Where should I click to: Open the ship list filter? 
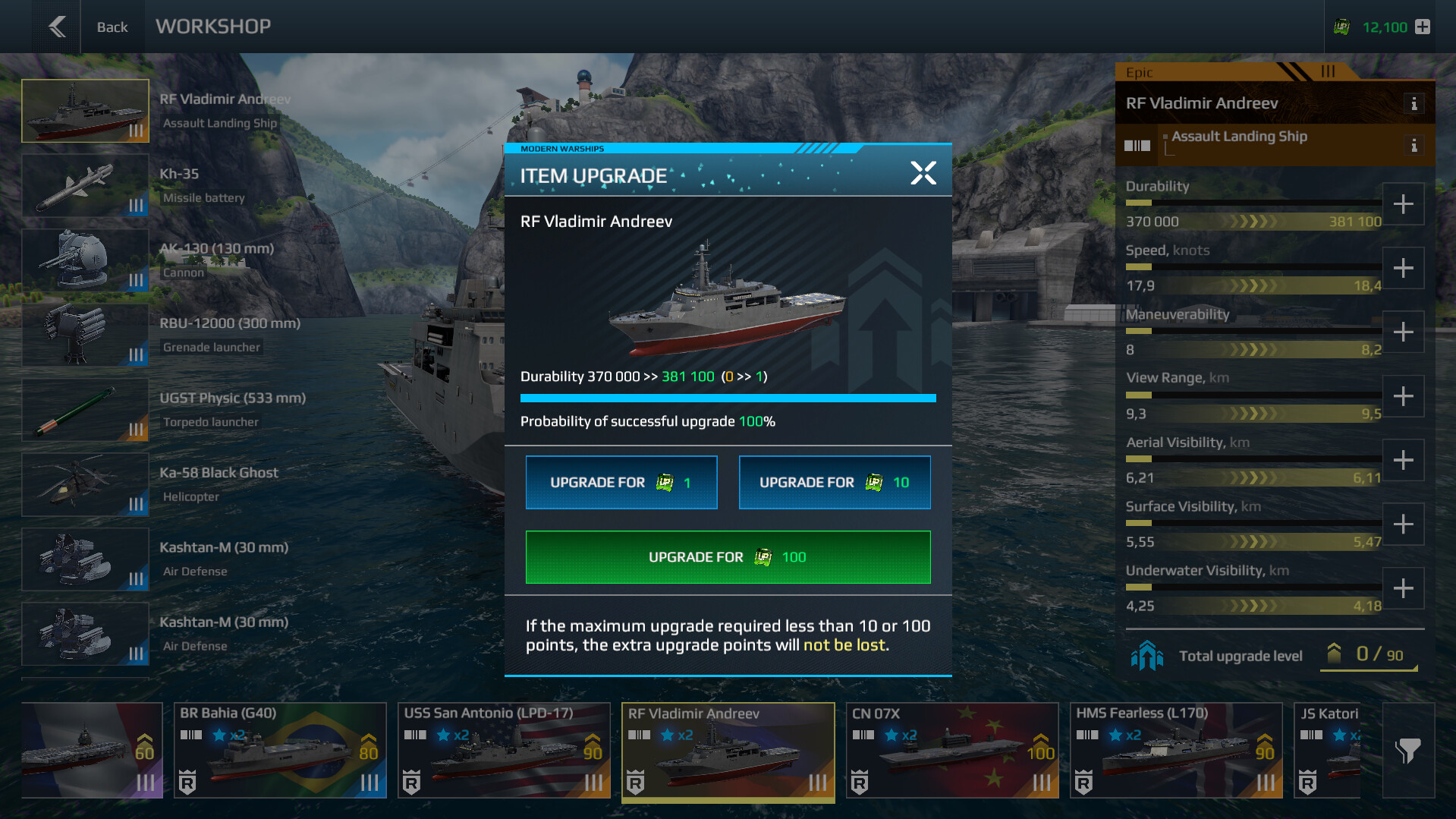1407,750
